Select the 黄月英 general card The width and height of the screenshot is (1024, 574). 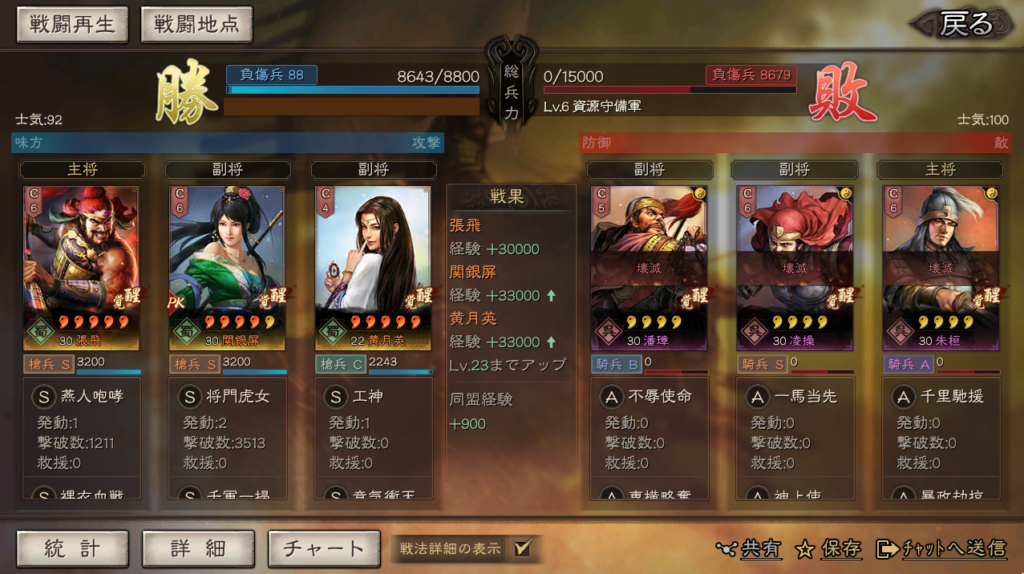[374, 267]
